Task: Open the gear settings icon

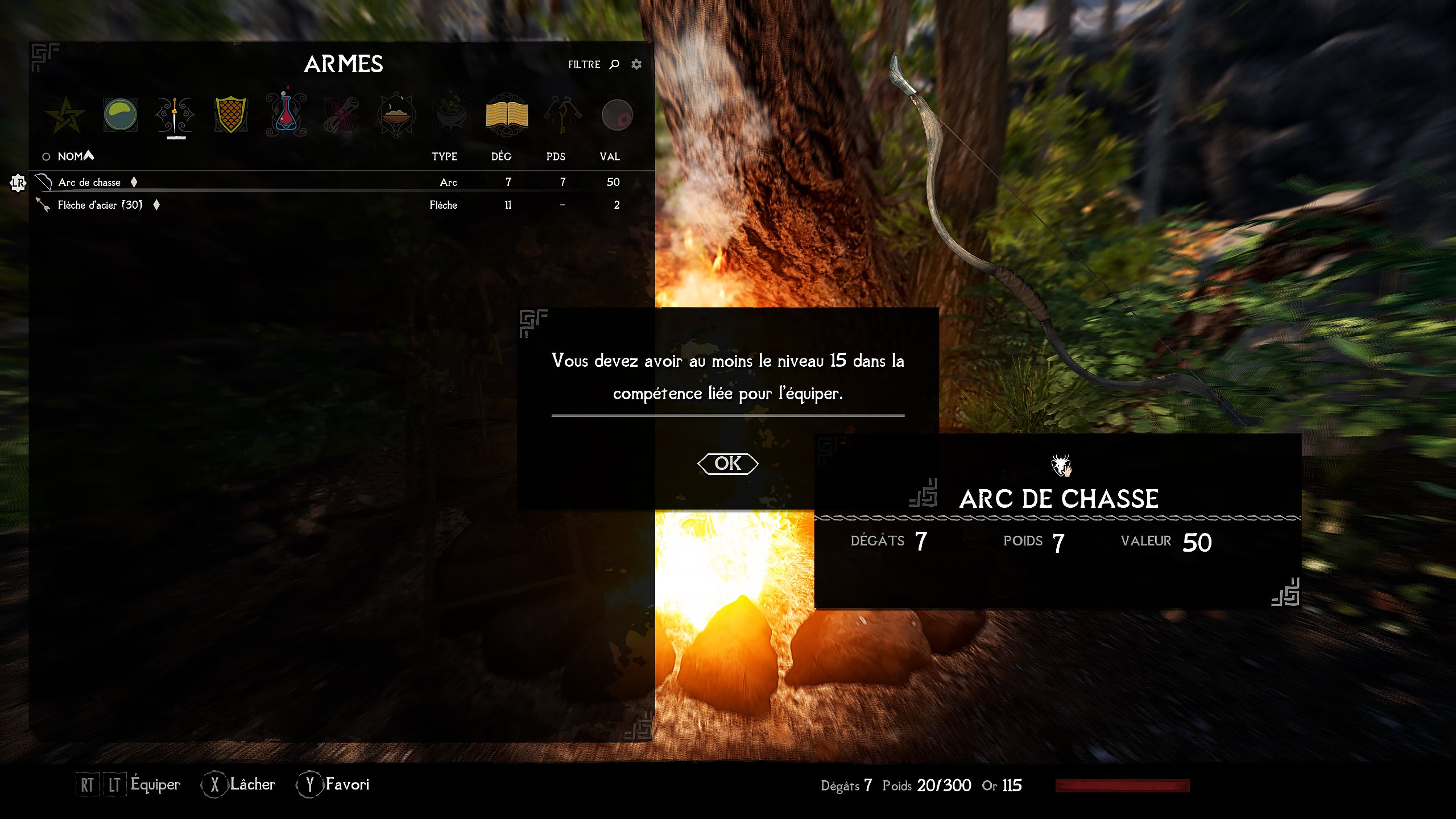Action: coord(636,64)
